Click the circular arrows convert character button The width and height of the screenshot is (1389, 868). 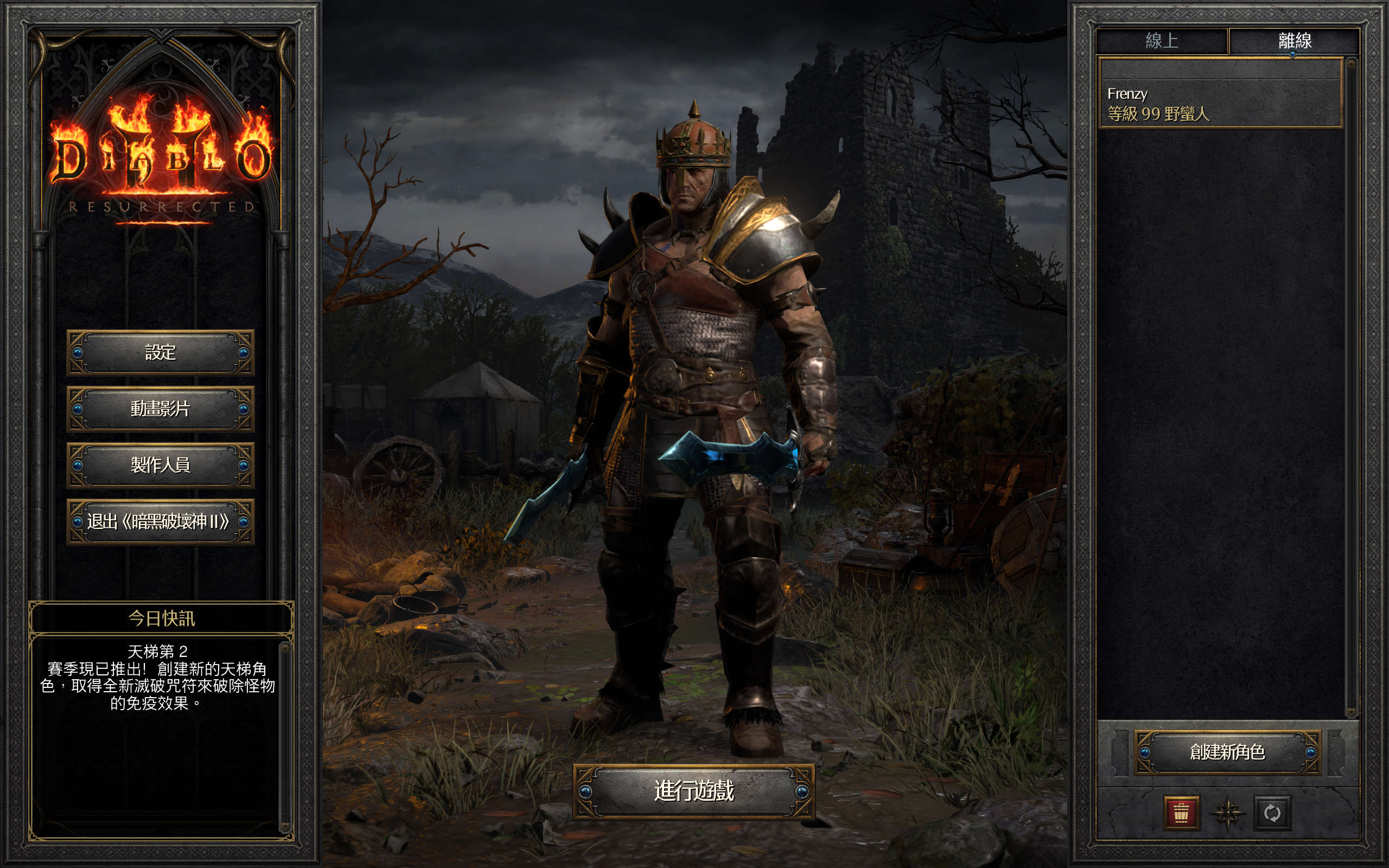point(1272,812)
